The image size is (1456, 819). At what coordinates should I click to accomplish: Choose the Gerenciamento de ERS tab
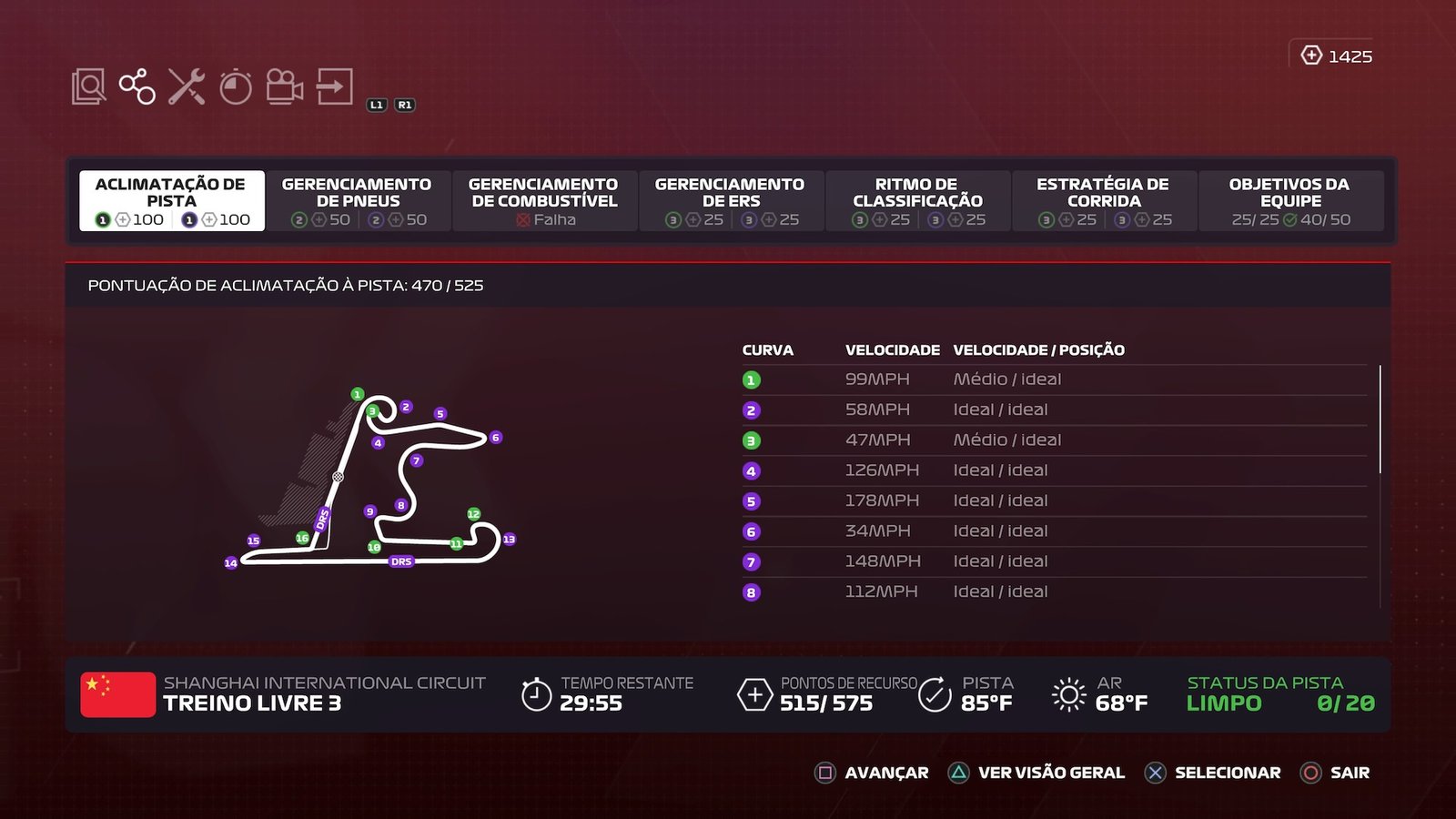[x=731, y=200]
